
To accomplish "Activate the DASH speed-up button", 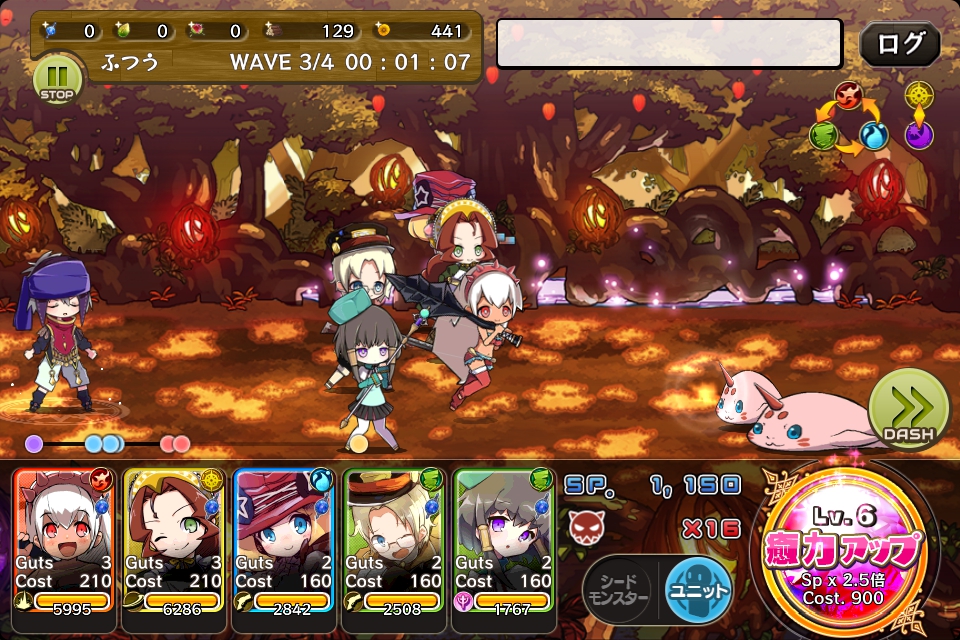I will 908,410.
